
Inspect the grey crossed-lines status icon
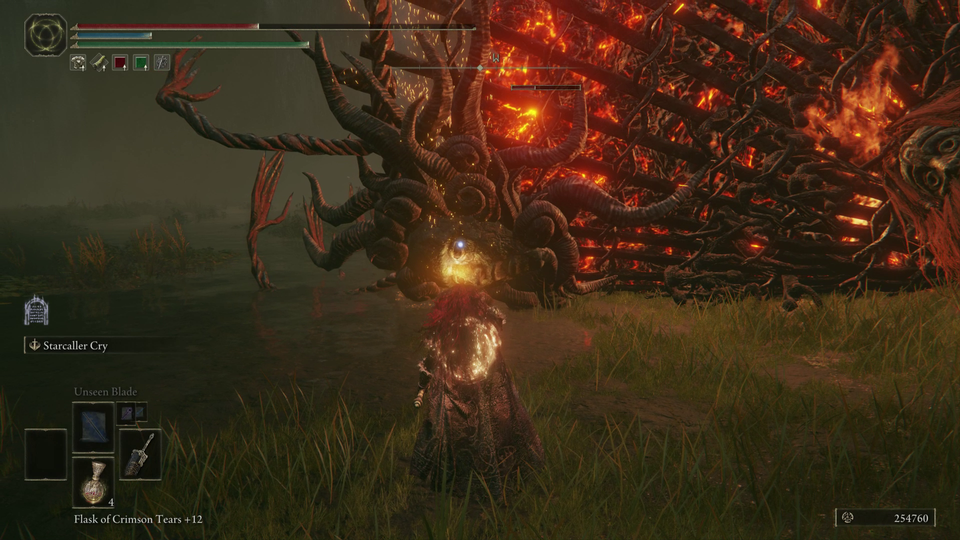tap(162, 62)
